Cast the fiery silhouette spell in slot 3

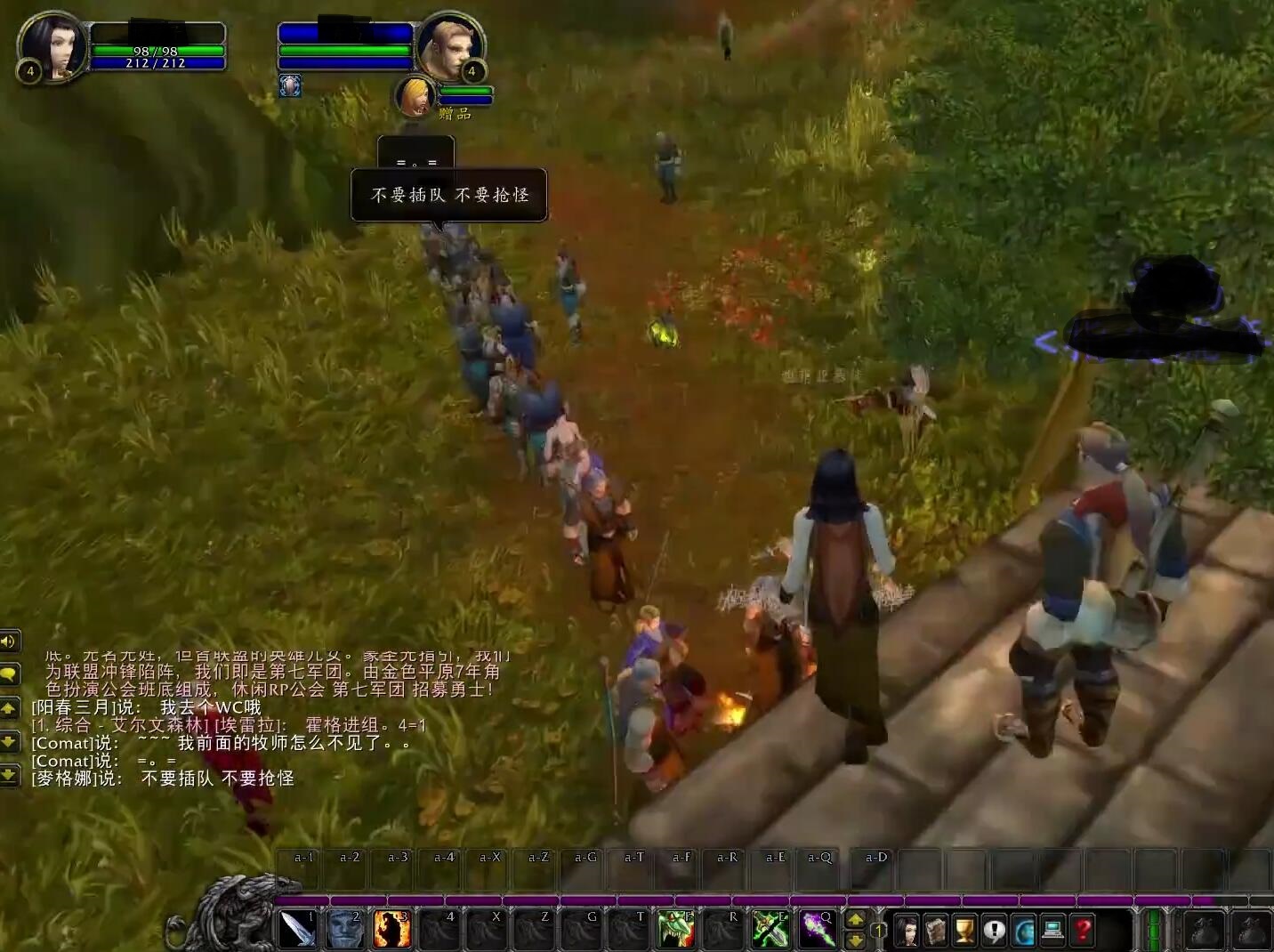coord(391,930)
